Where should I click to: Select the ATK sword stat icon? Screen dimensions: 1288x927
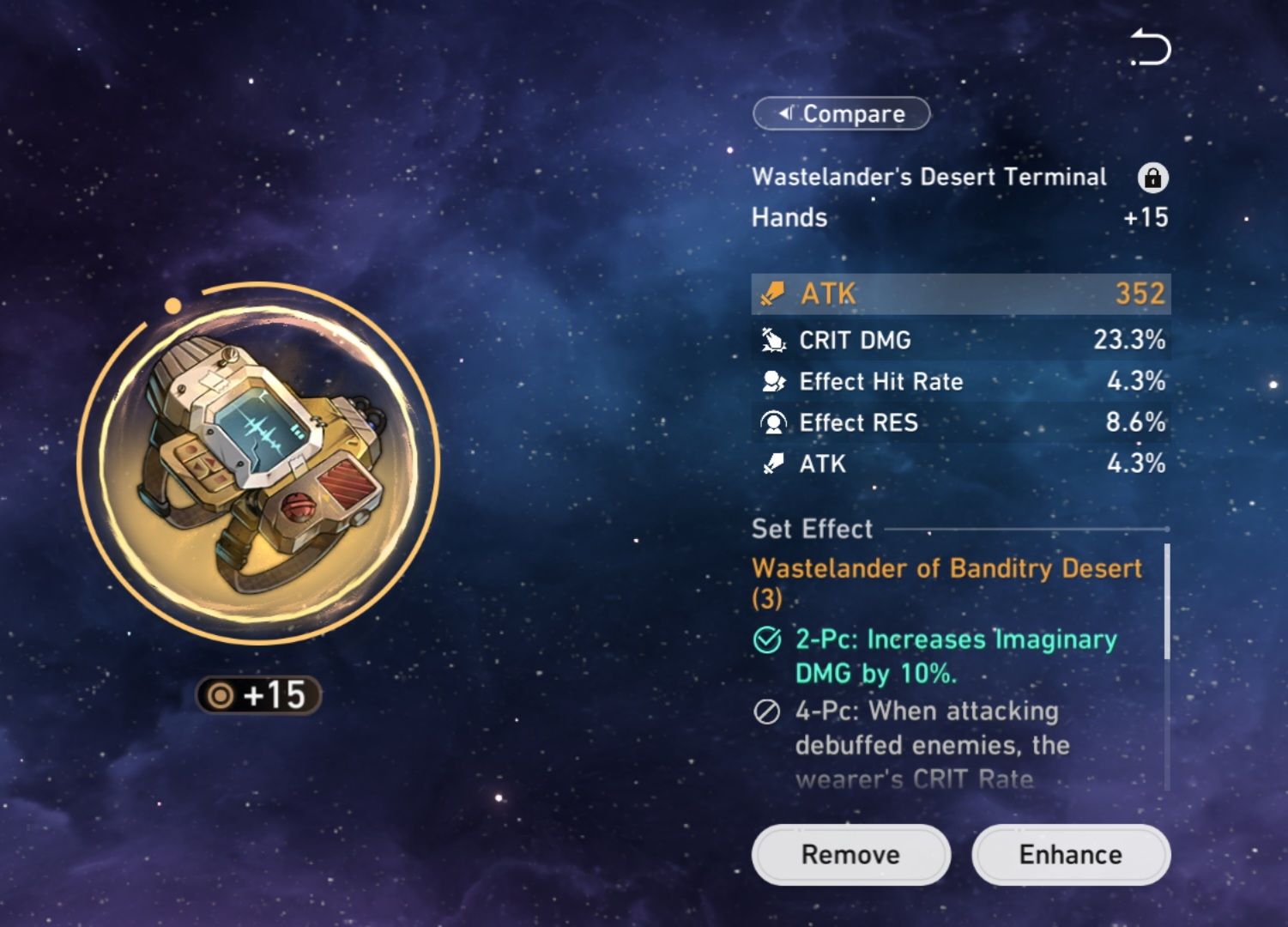pos(773,294)
